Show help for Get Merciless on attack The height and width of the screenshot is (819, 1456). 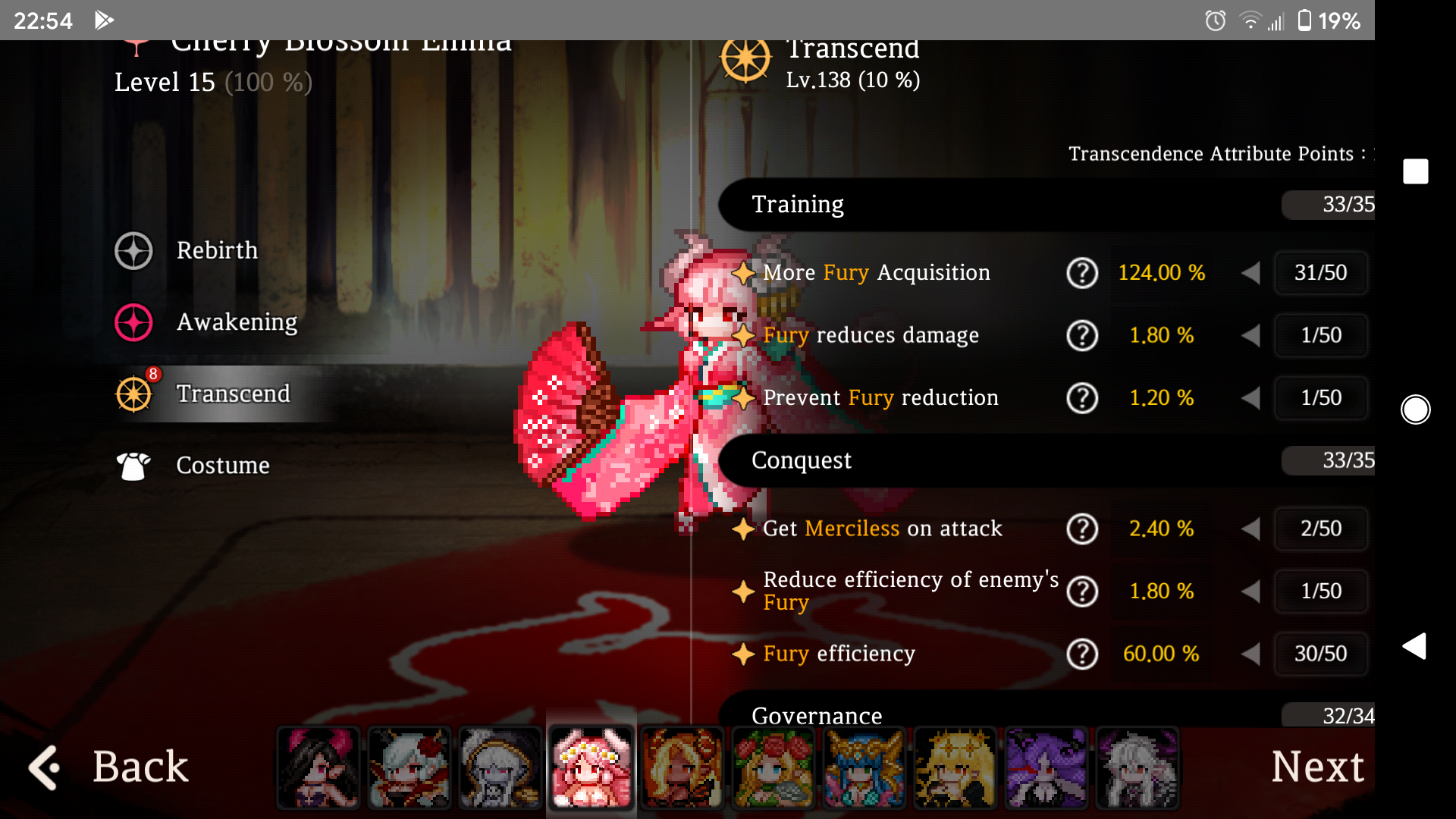coord(1081,529)
